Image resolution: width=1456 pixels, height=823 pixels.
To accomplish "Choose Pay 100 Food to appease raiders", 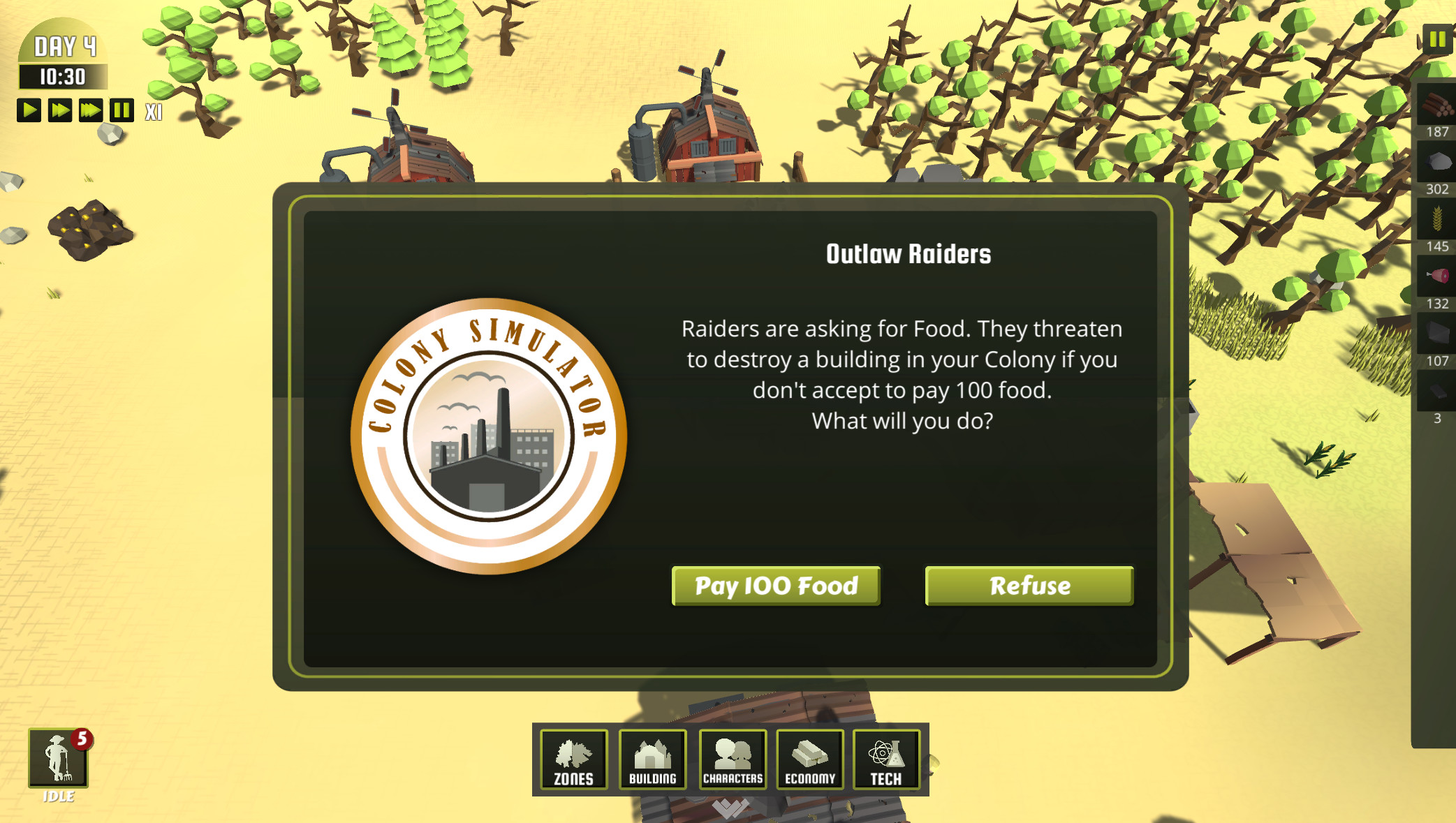I will tap(775, 586).
